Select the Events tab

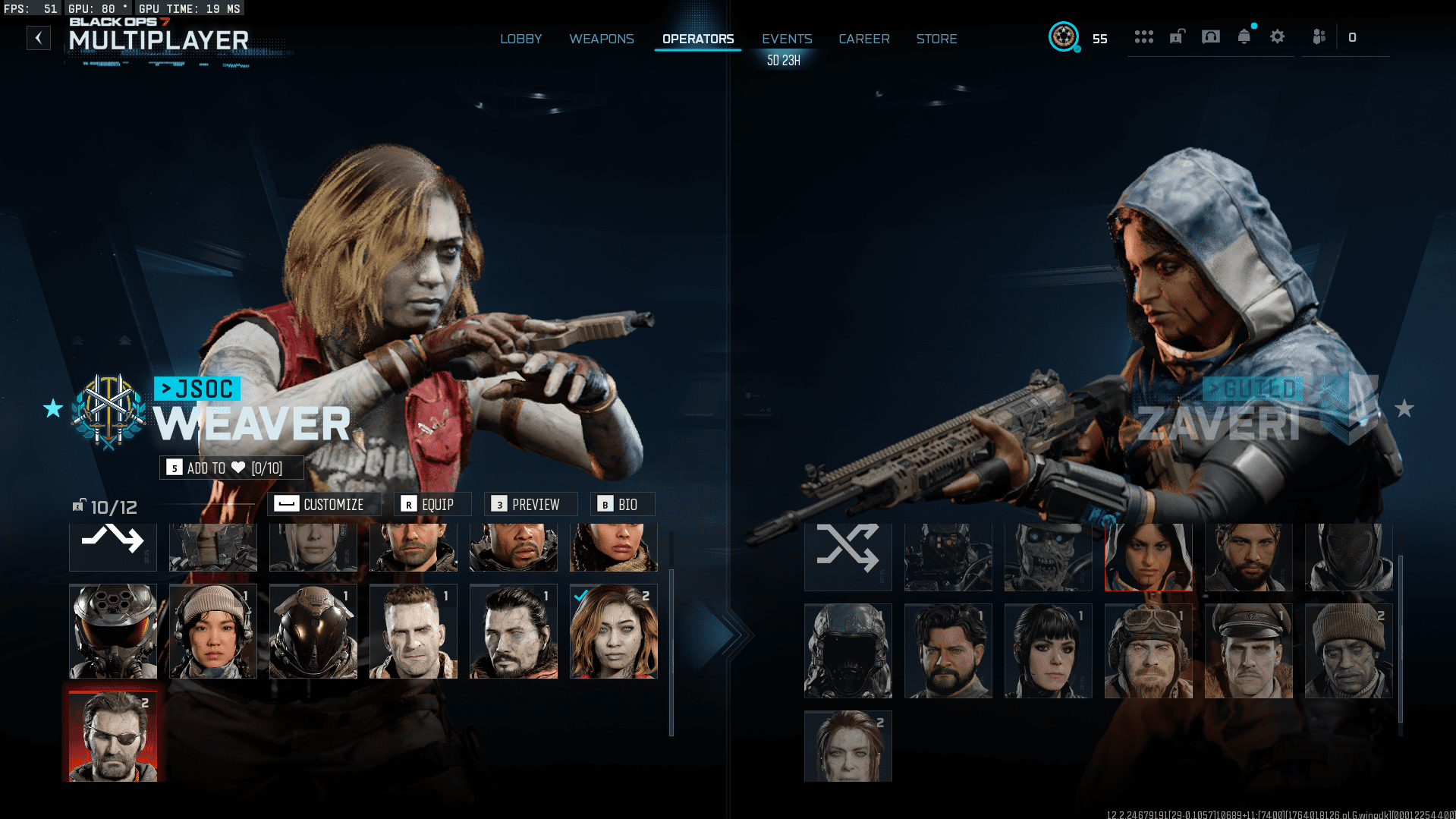point(787,39)
